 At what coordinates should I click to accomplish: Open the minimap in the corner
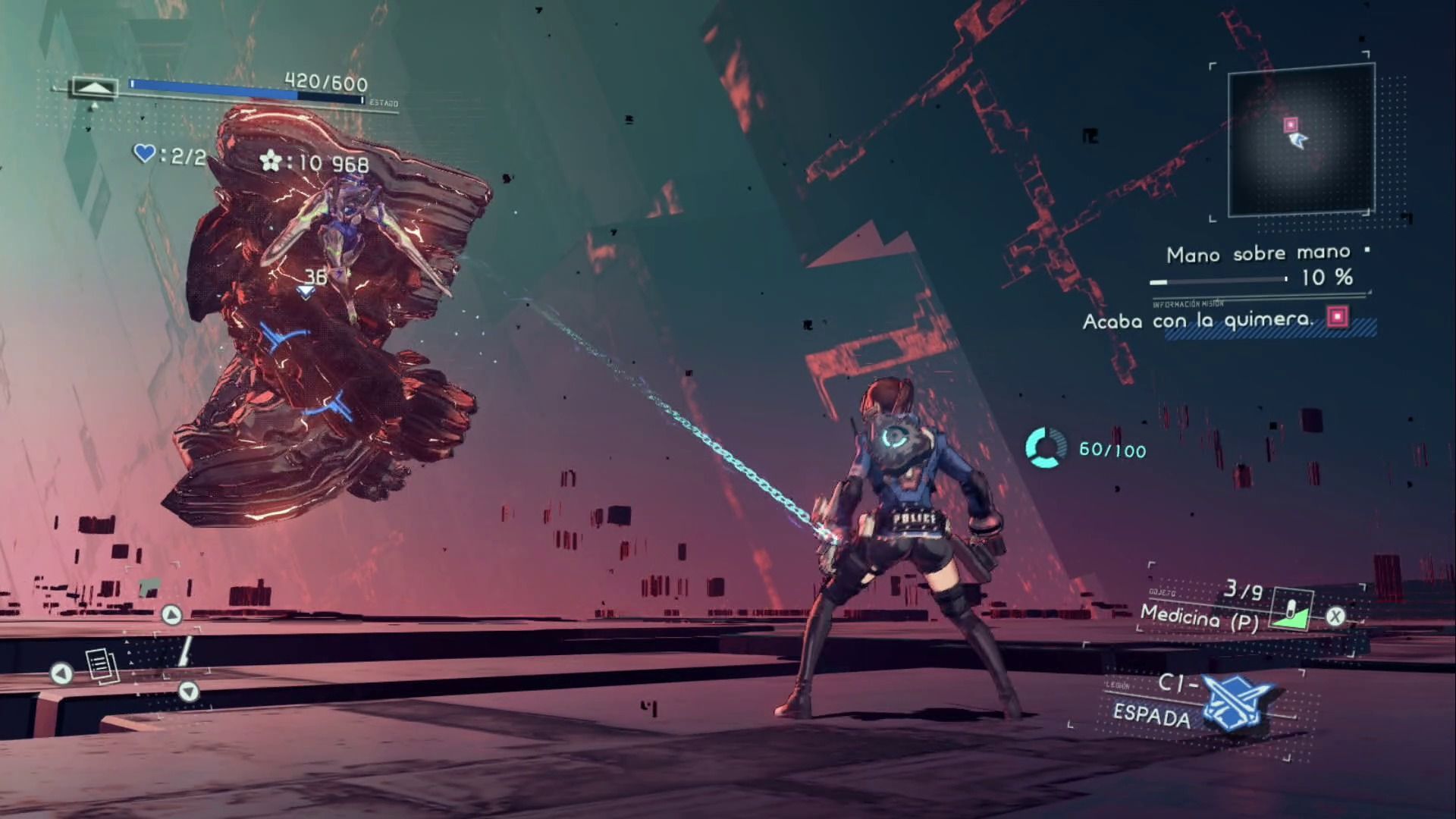(x=1300, y=140)
